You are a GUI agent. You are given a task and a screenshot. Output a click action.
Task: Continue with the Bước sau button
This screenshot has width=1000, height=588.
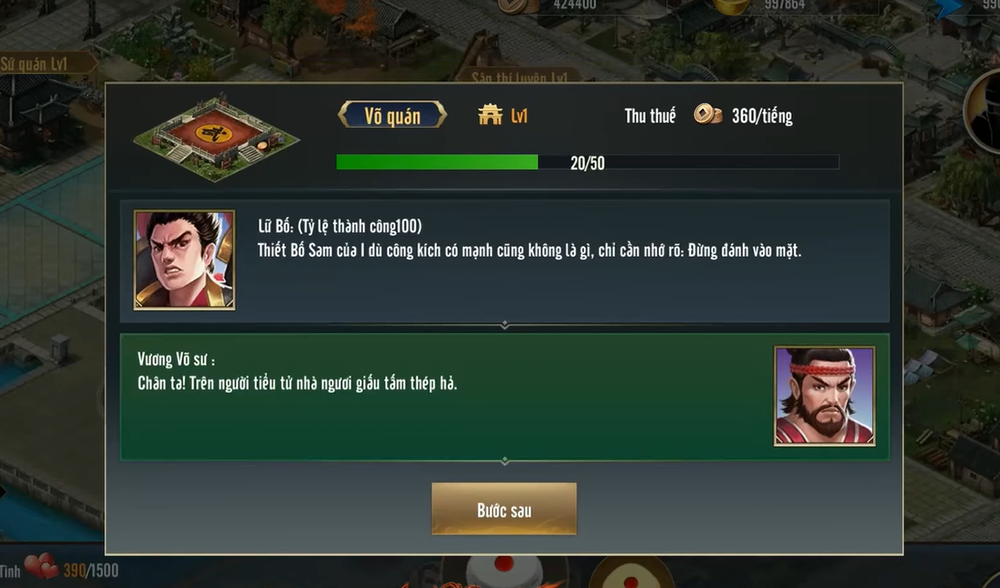[504, 510]
